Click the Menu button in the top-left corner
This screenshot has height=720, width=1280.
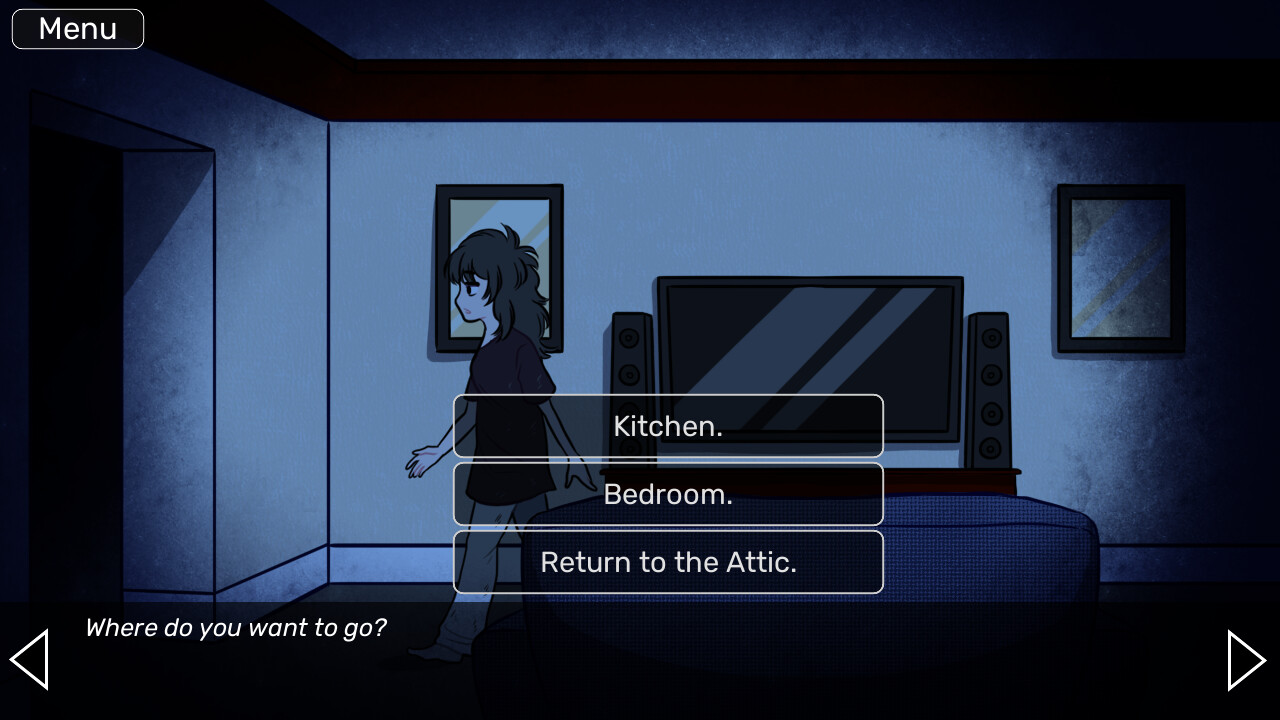coord(77,28)
